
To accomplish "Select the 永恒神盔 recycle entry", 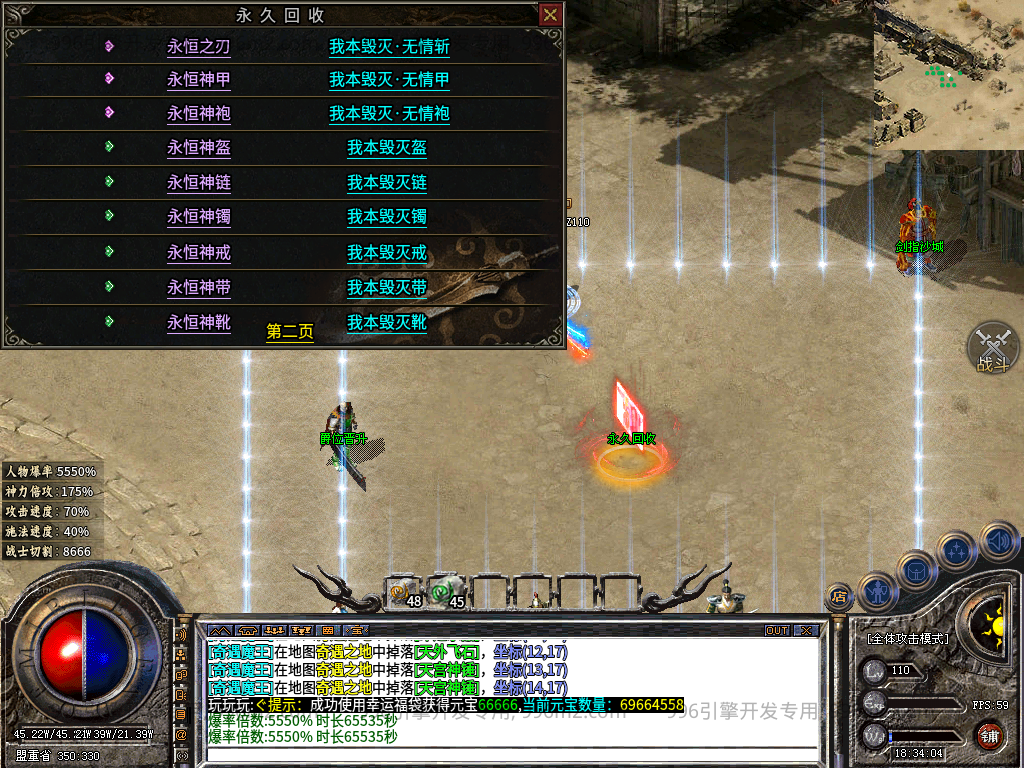I will coord(198,148).
